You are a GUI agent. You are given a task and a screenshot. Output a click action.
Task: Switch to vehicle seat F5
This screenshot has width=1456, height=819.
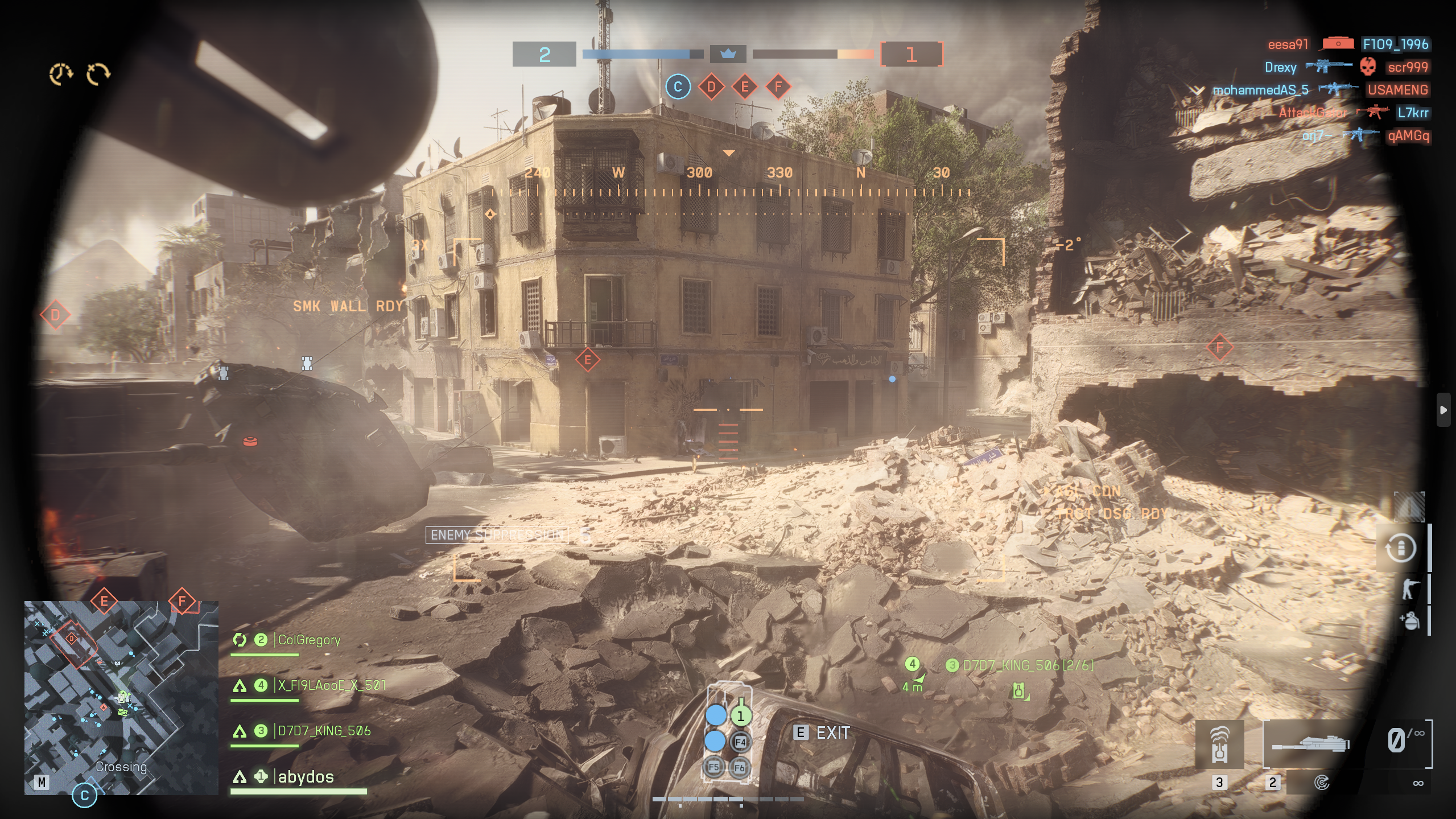pos(713,767)
